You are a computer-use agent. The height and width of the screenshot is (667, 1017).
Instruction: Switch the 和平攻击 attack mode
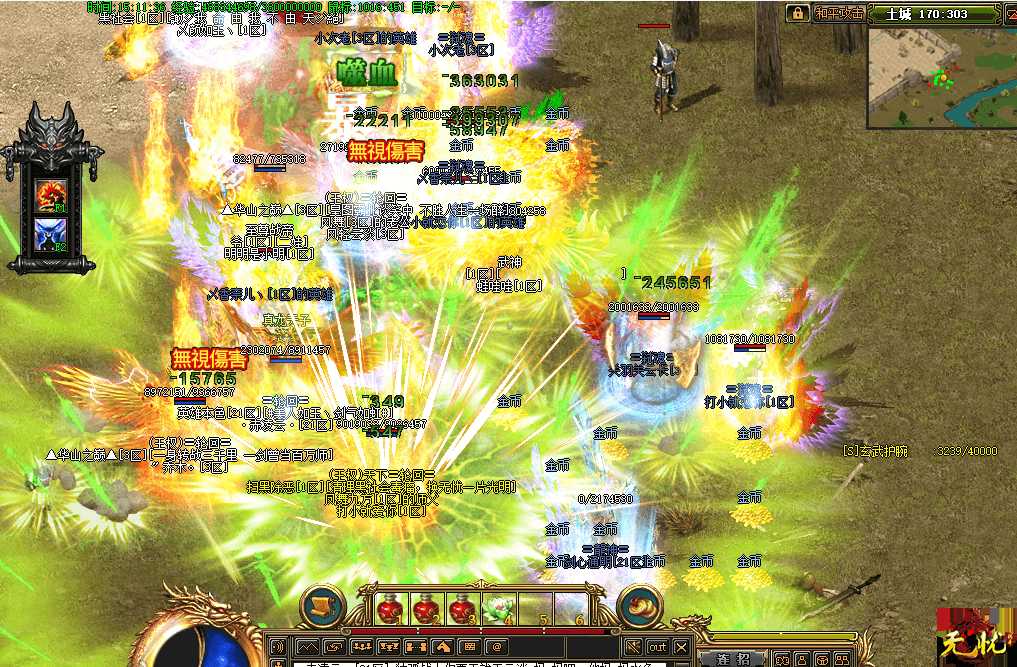839,13
